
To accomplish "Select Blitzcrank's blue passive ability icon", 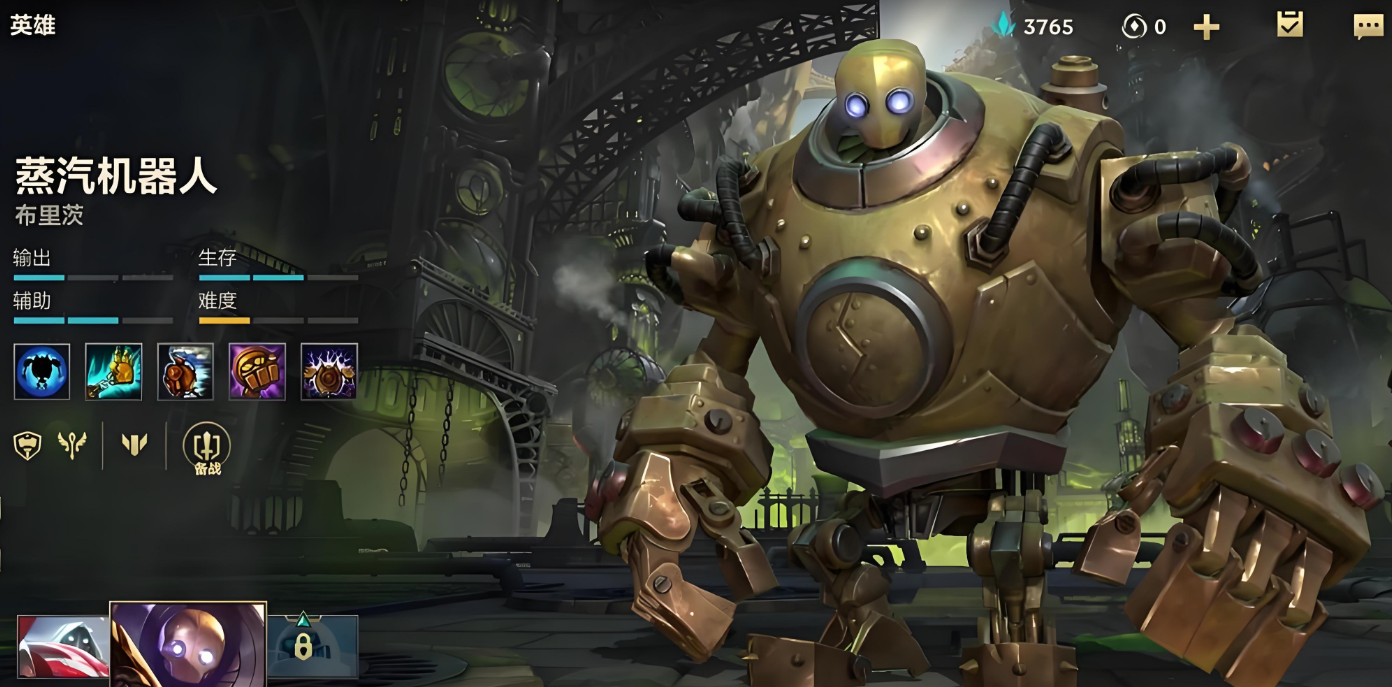I will [42, 371].
